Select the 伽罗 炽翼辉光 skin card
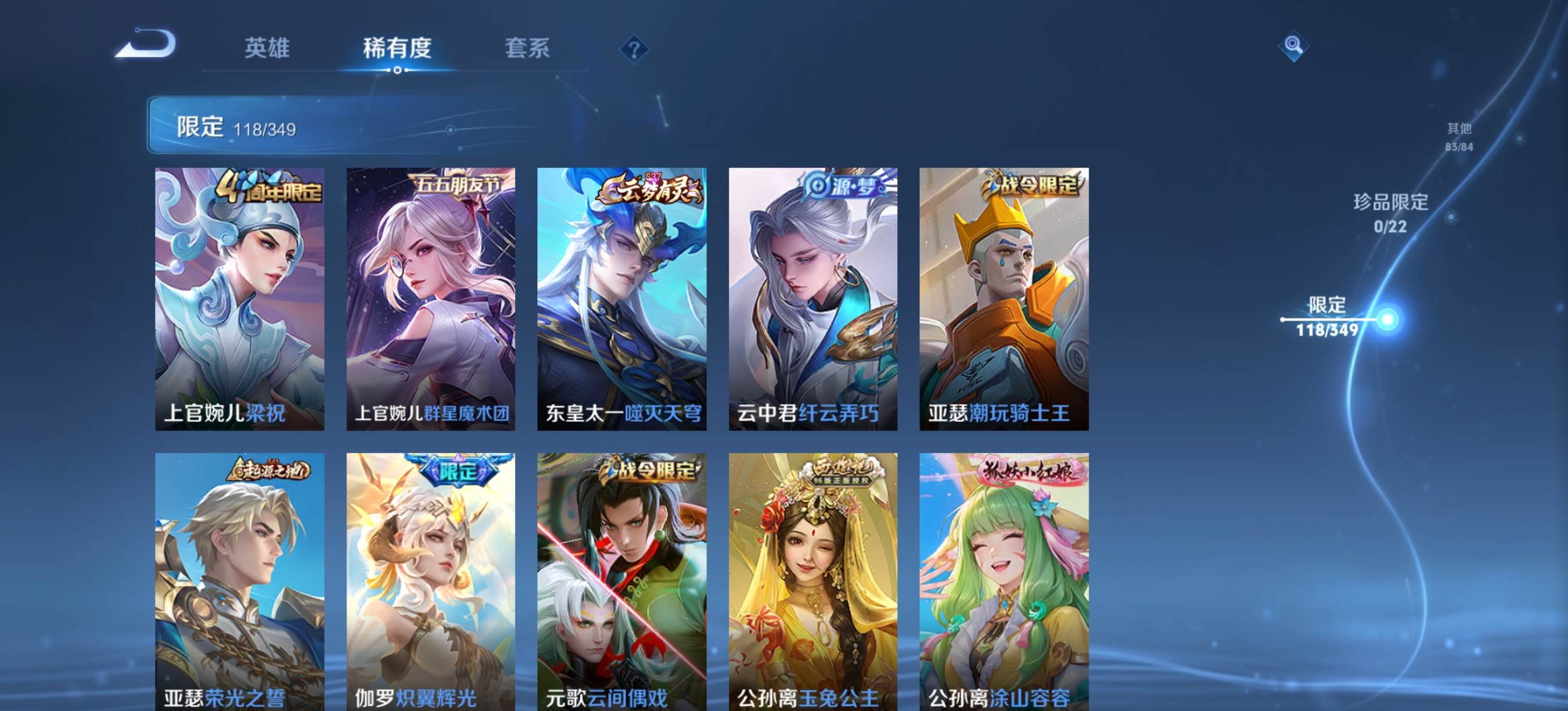The image size is (1568, 711). [x=430, y=581]
